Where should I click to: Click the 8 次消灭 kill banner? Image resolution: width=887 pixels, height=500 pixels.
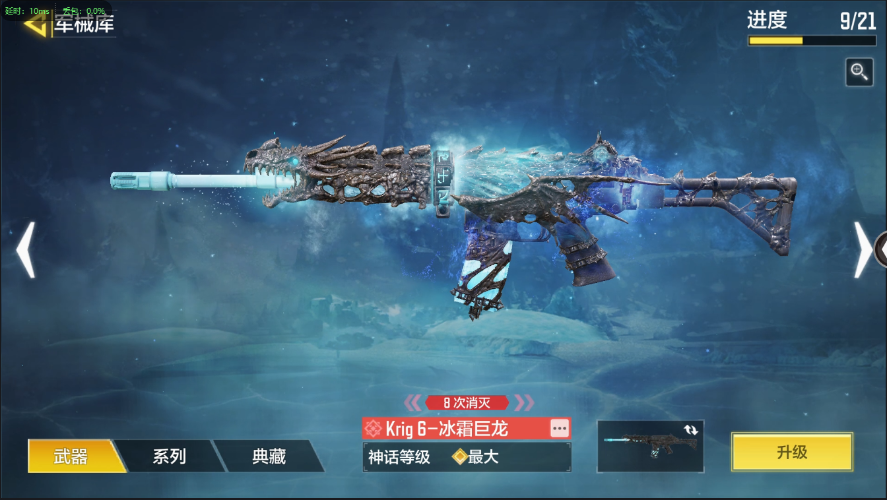pos(469,402)
